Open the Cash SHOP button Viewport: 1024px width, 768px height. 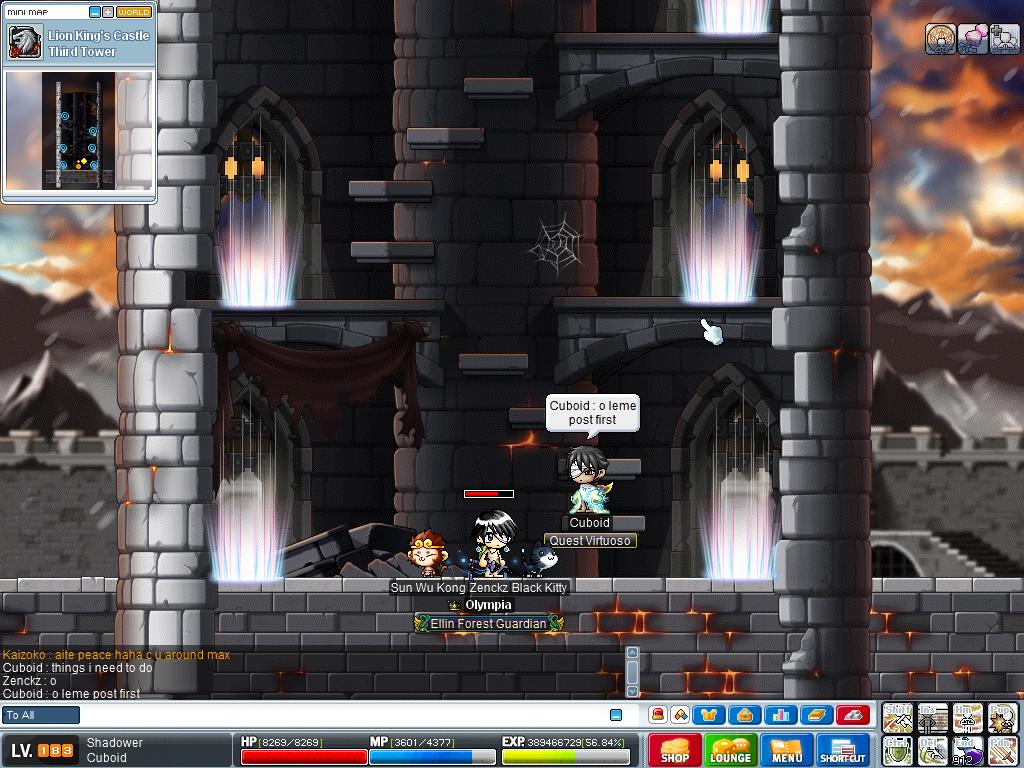(x=674, y=750)
